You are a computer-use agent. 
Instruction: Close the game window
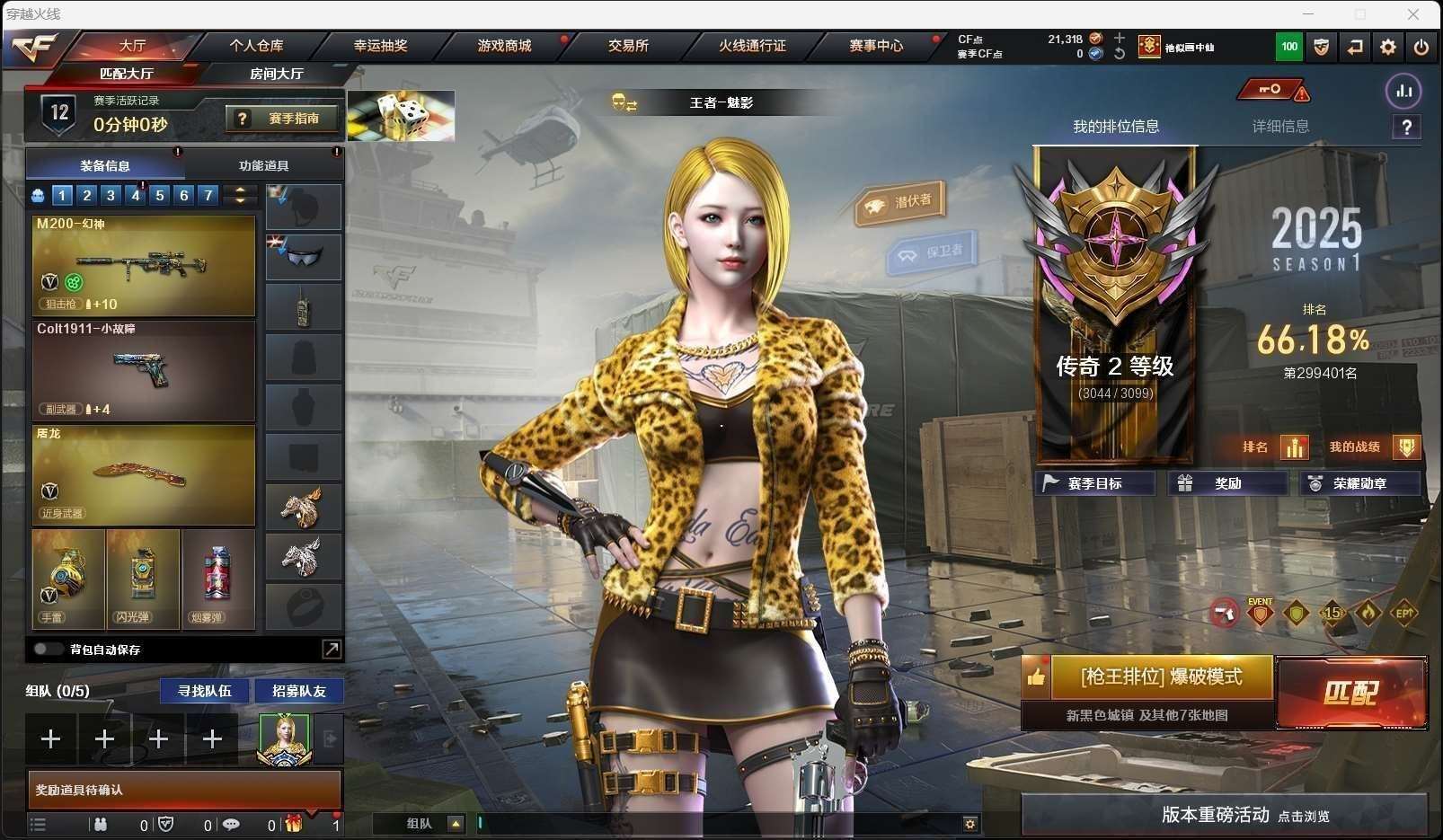(1412, 14)
